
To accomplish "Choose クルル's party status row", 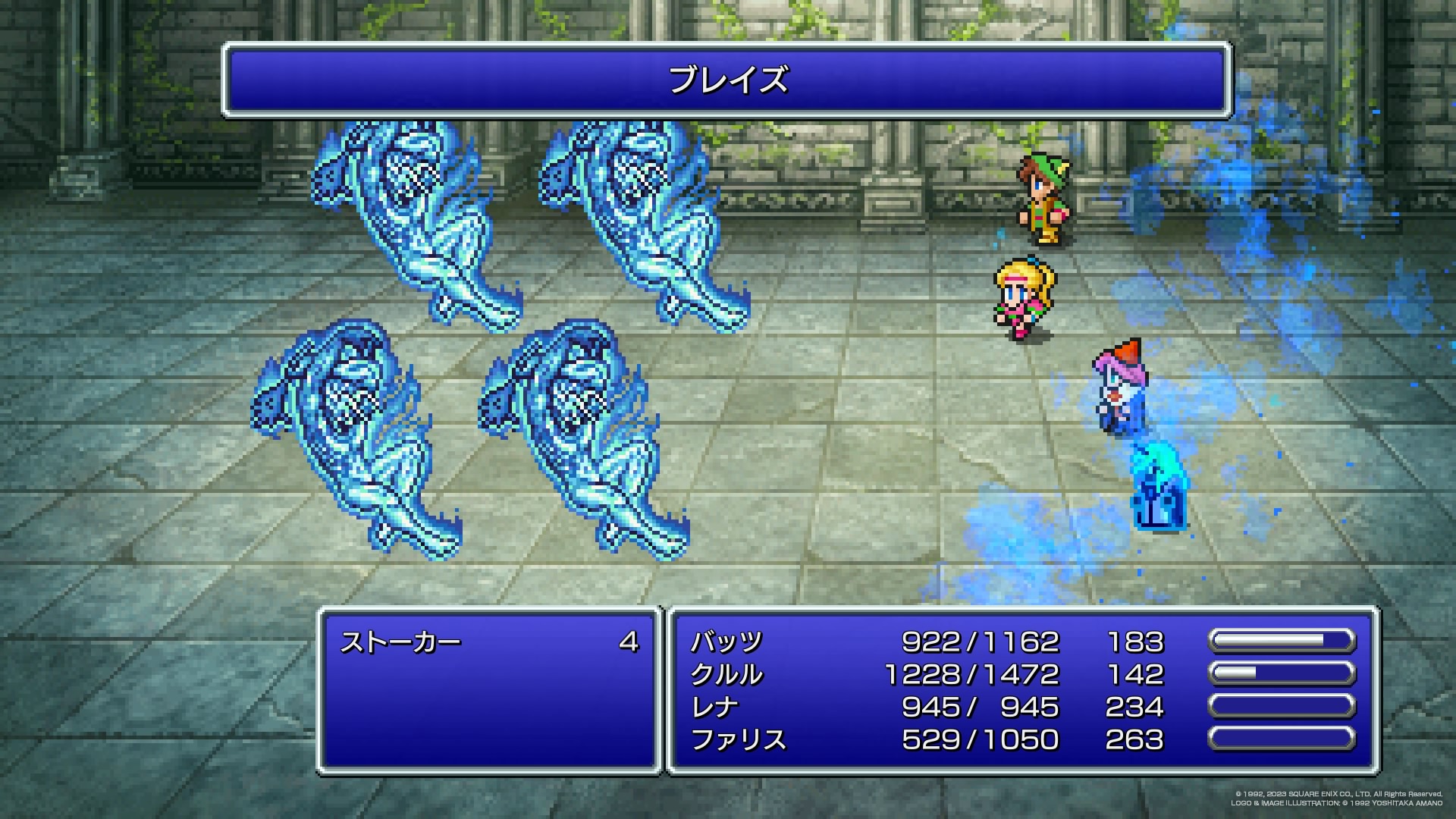I will pos(726,675).
